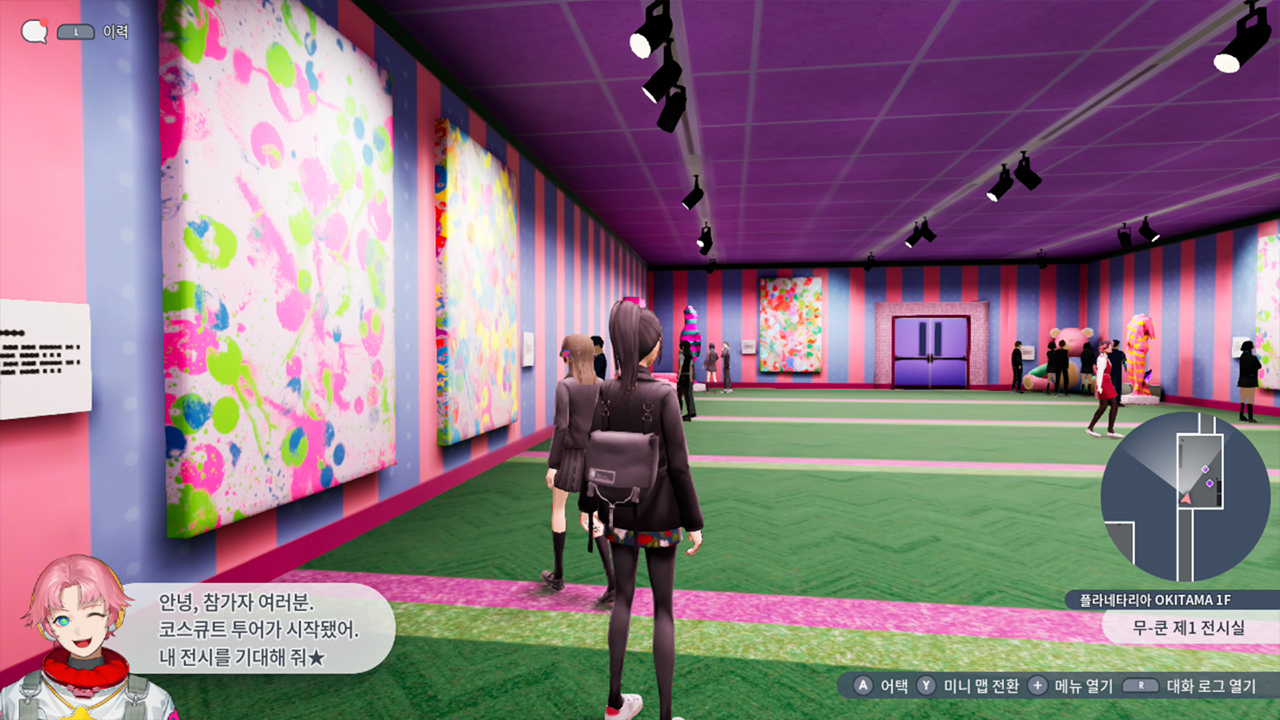Select the + icon to open the menu
Screen dimensions: 1280x720
[x=1037, y=685]
